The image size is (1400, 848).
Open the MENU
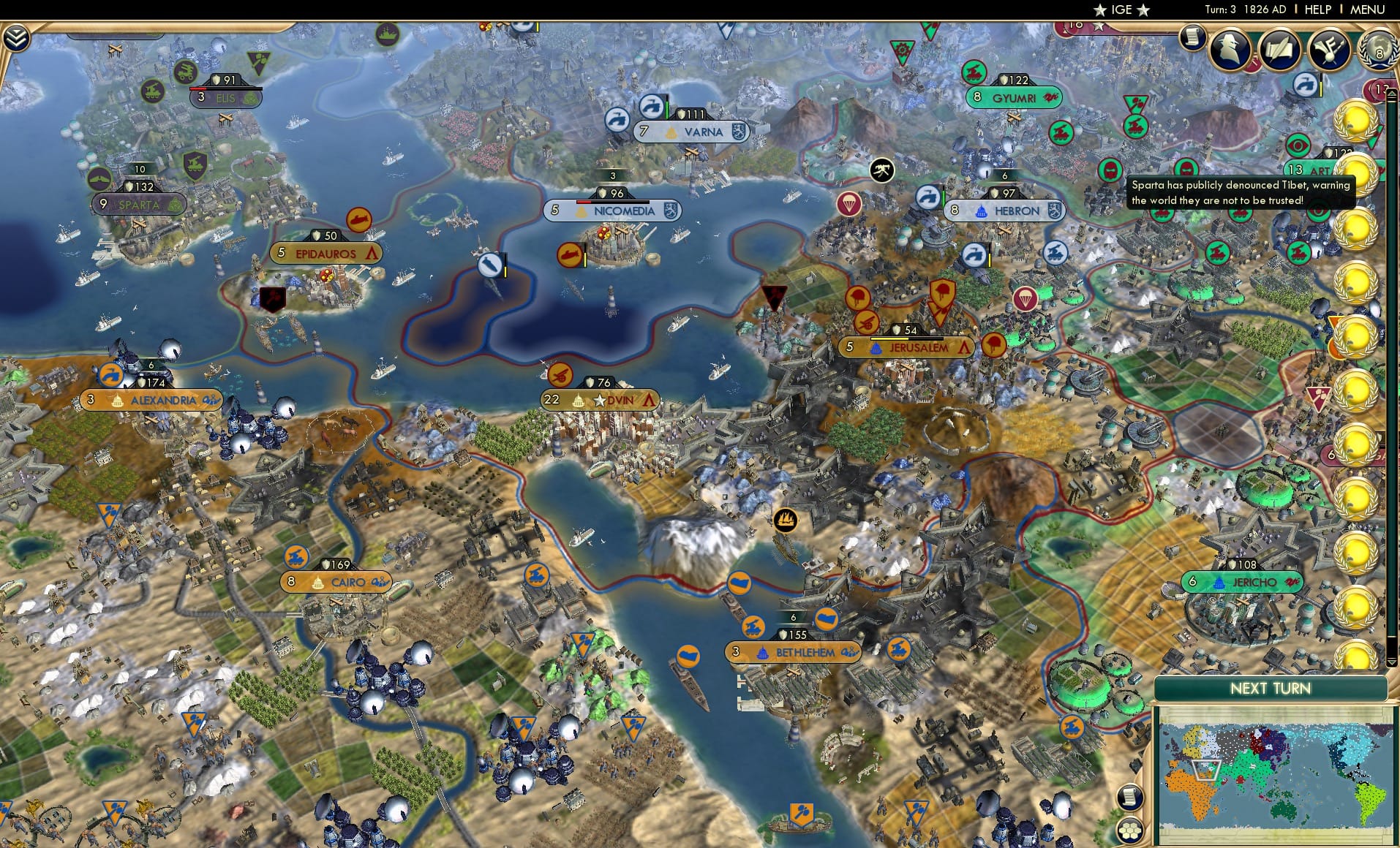click(x=1369, y=10)
